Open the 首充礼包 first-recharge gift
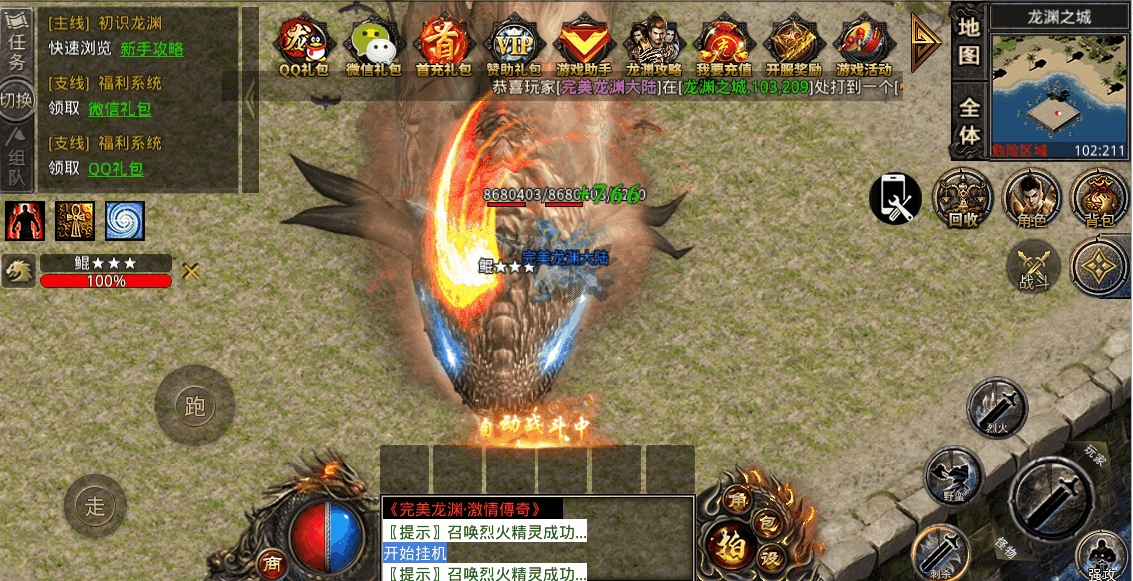The image size is (1133, 581). click(x=443, y=44)
